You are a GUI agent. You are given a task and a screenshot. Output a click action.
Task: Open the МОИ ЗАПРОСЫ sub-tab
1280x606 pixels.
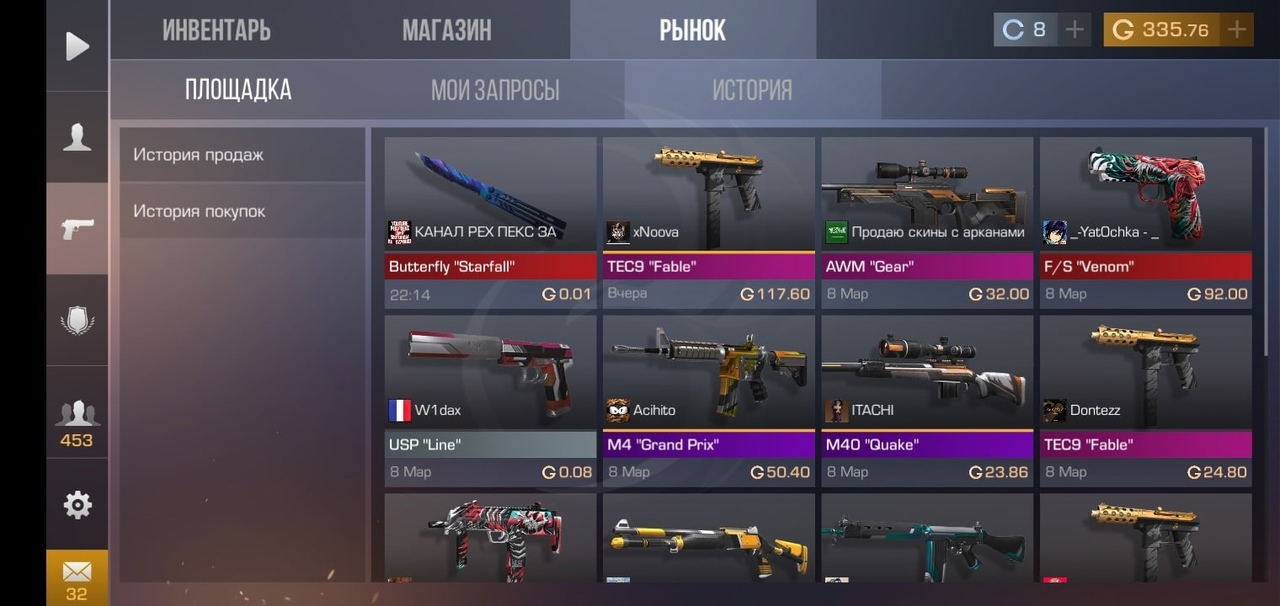coord(495,91)
